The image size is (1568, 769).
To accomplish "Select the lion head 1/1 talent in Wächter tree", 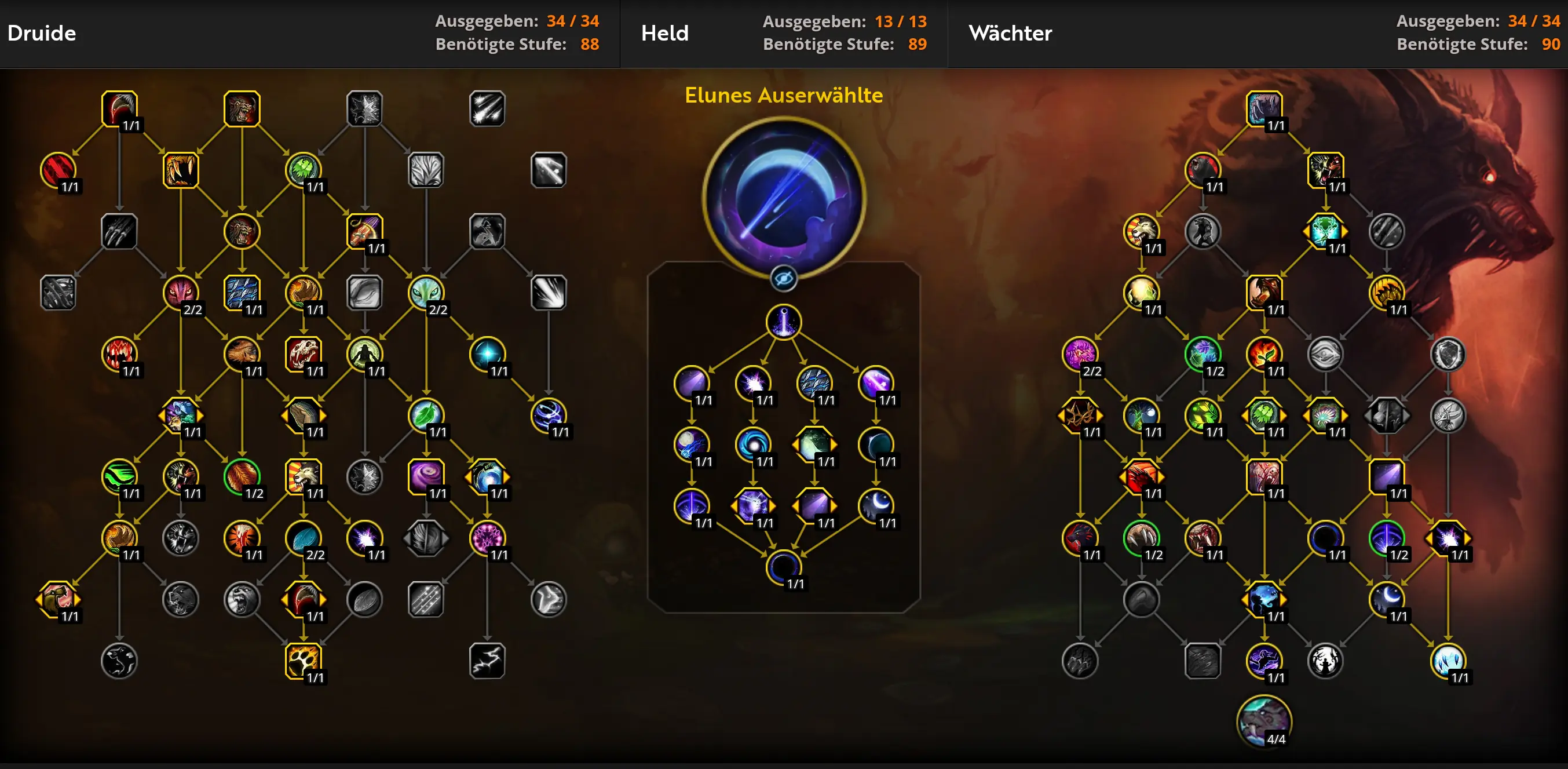I will pyautogui.click(x=1141, y=231).
